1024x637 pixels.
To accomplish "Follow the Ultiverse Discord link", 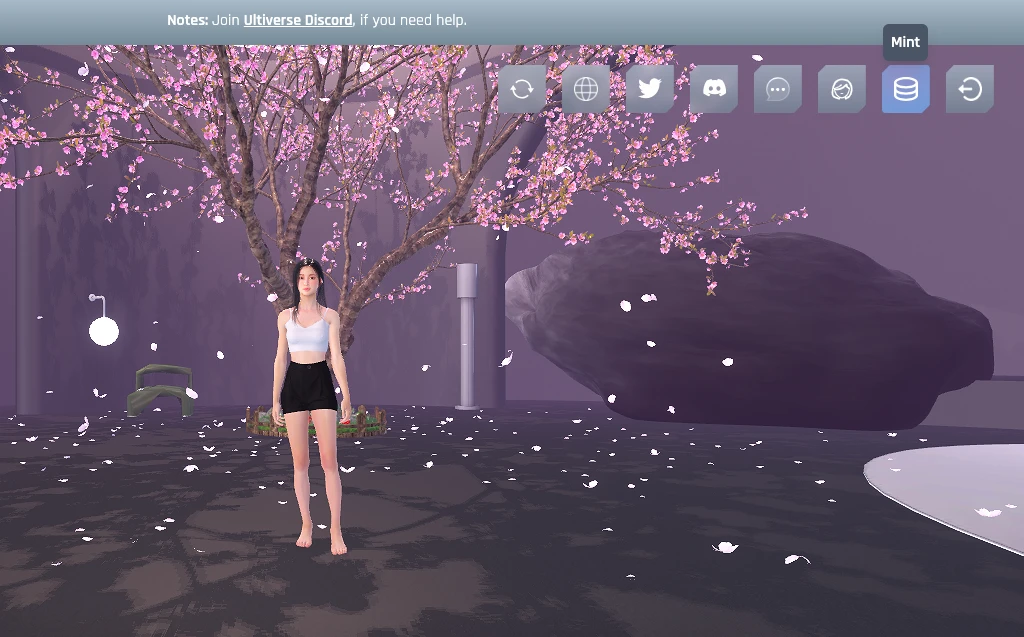I will 298,20.
